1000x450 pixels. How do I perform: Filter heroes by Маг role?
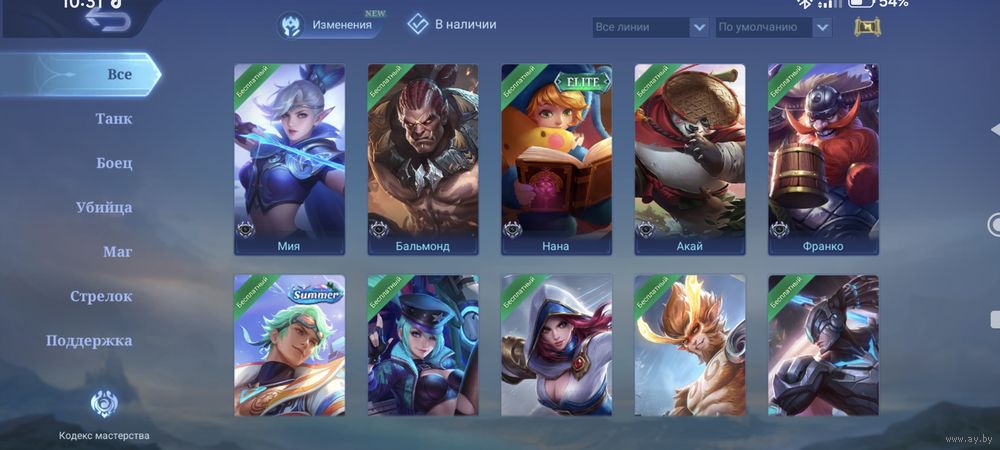click(117, 252)
